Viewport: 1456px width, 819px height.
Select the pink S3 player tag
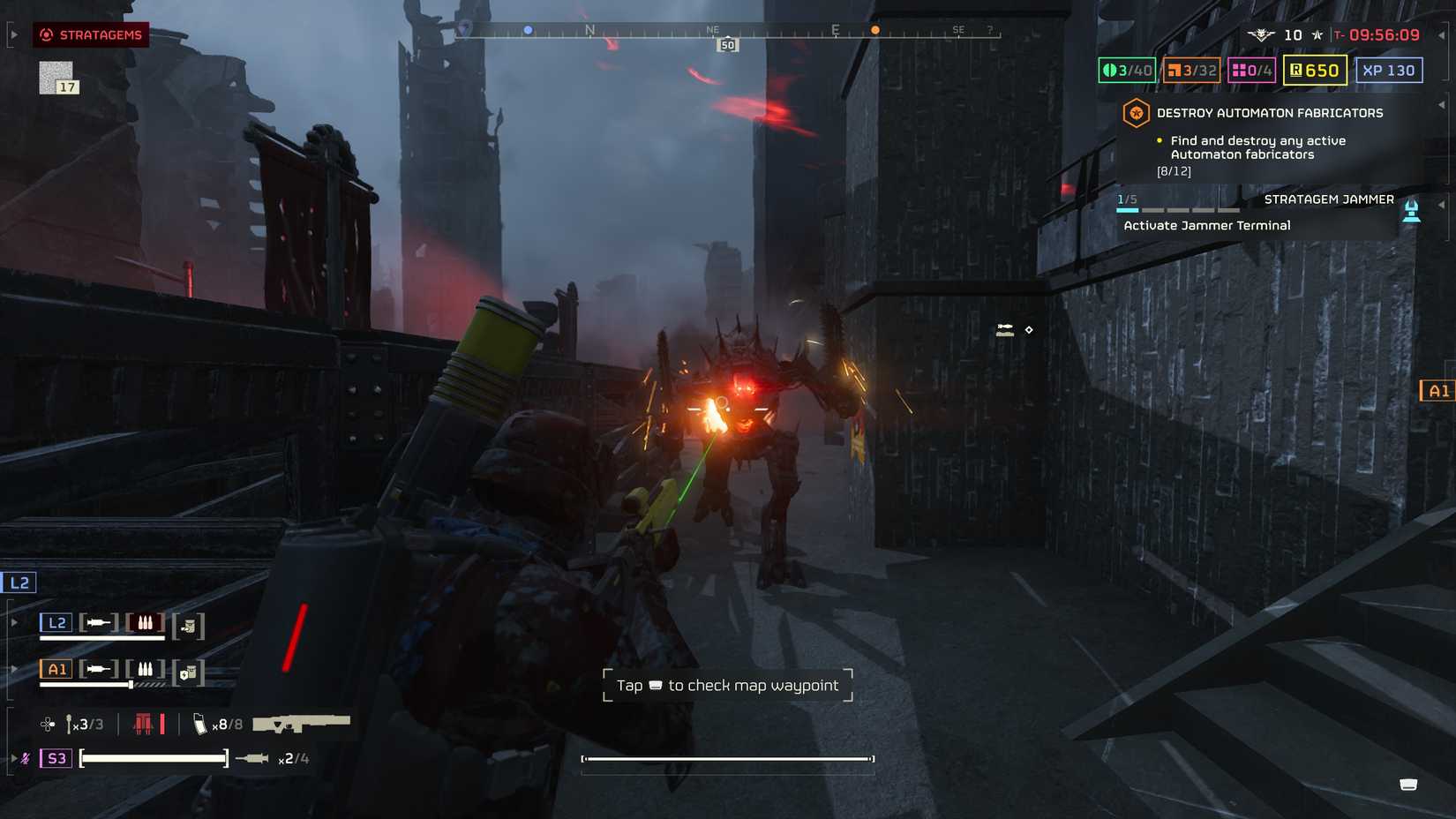point(56,758)
